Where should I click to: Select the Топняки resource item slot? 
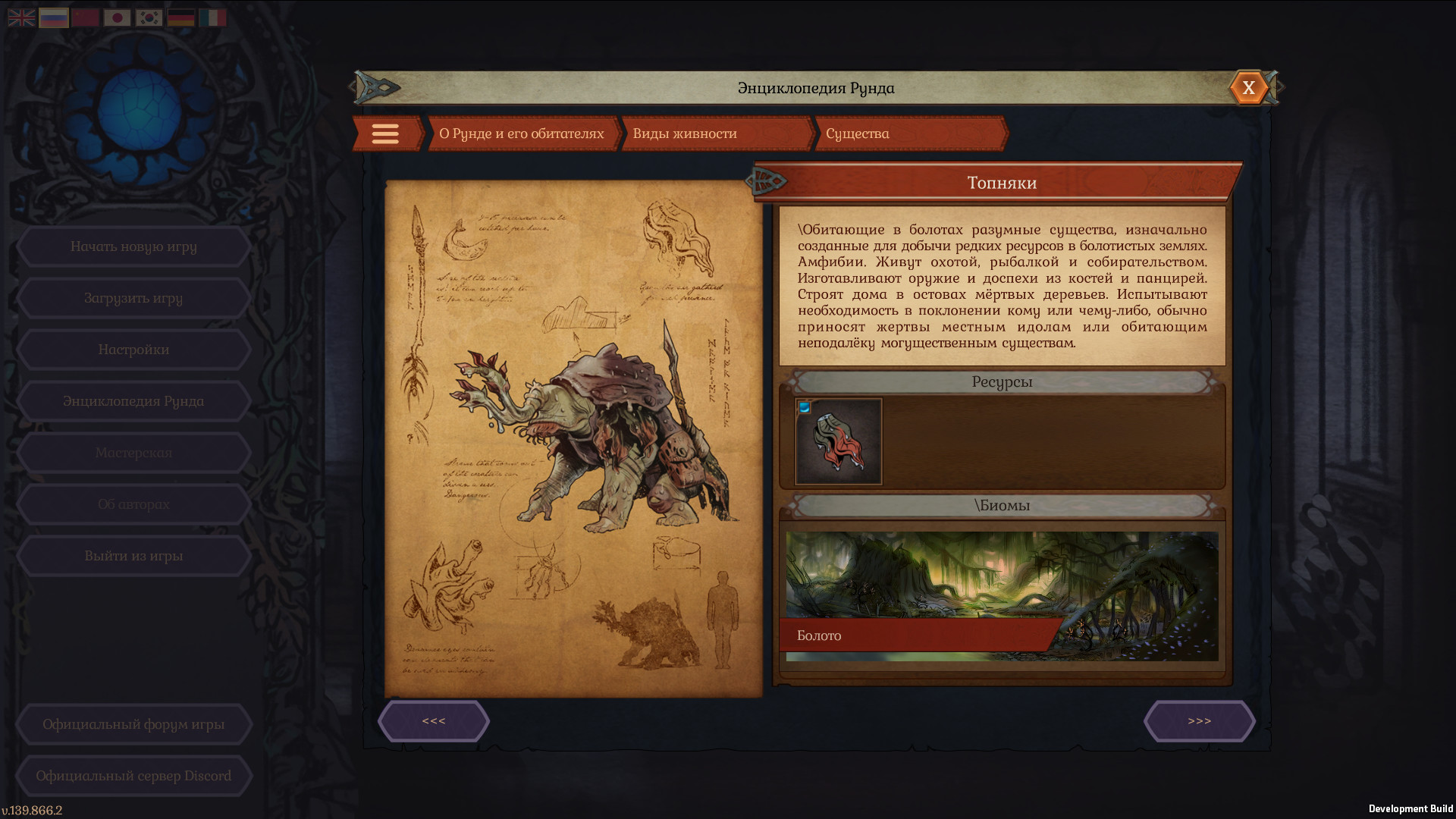pyautogui.click(x=838, y=441)
